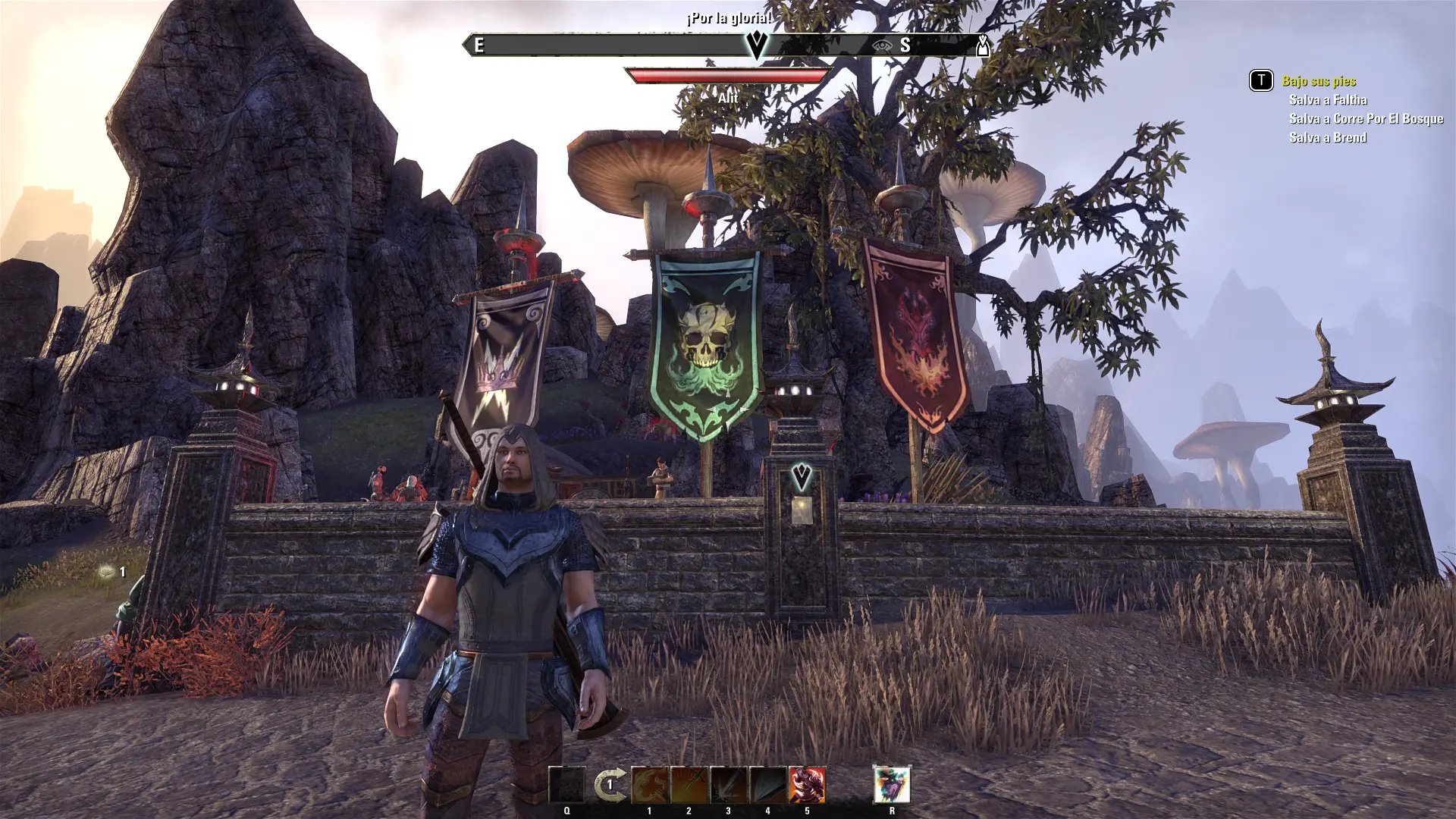Viewport: 1456px width, 819px height.
Task: Select the 'Salva a Brend' objective
Action: pyautogui.click(x=1328, y=138)
